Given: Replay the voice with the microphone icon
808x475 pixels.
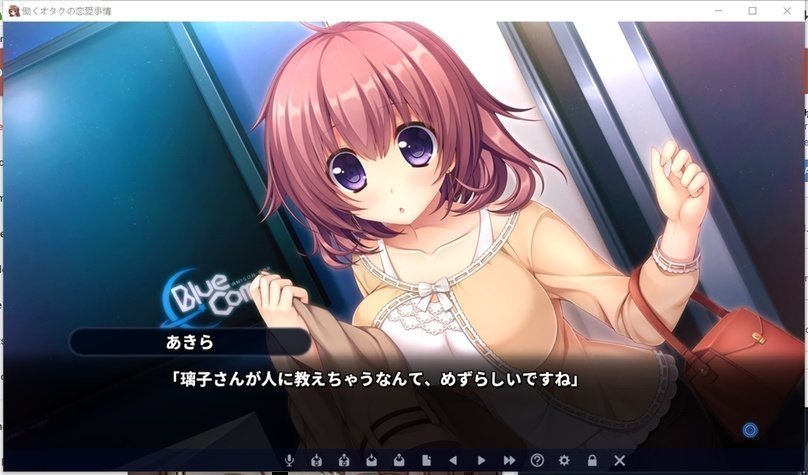Looking at the screenshot, I should point(290,460).
